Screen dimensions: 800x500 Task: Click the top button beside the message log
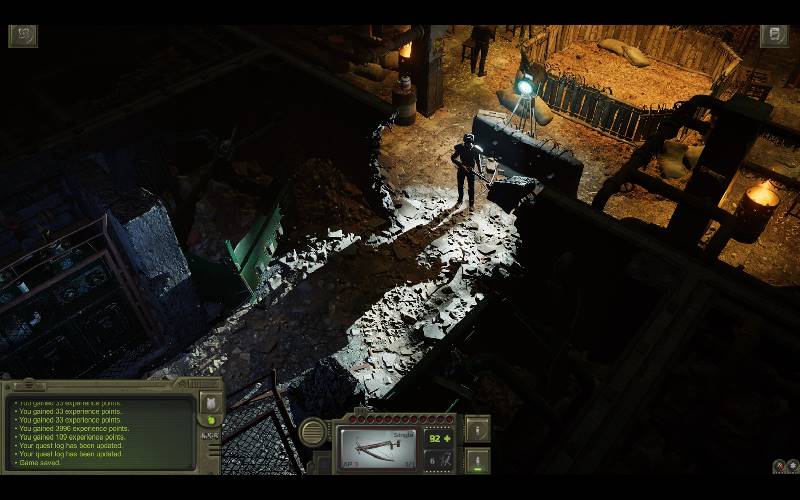point(210,403)
